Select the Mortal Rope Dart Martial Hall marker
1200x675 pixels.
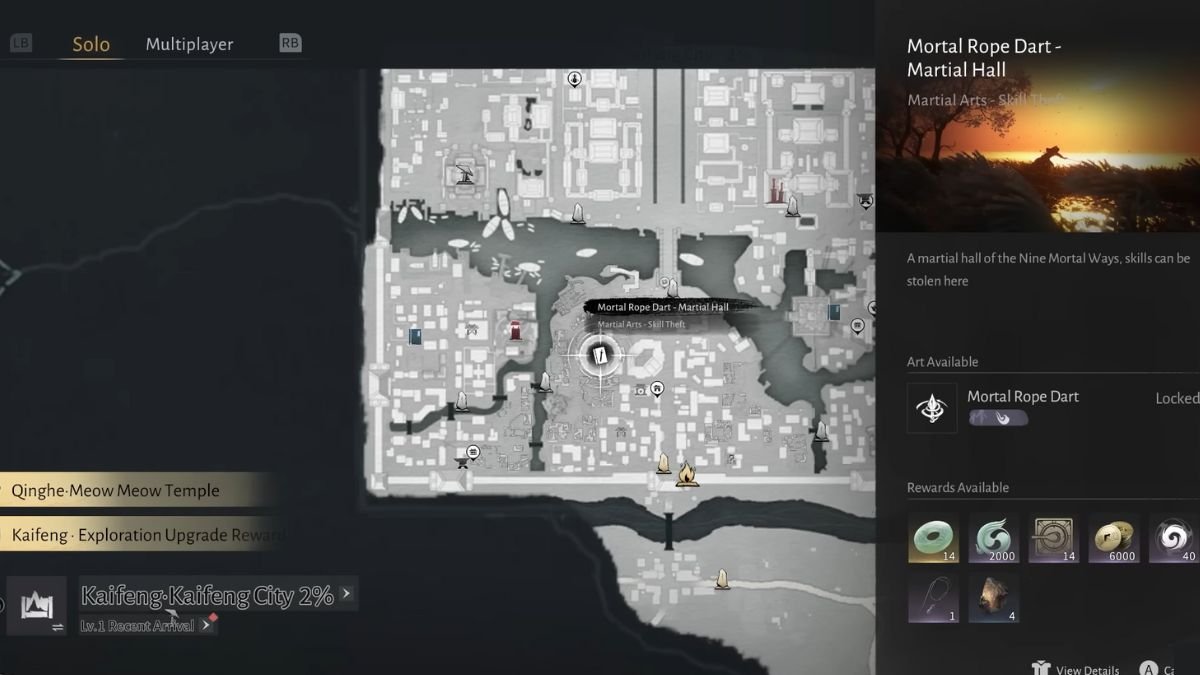(599, 355)
